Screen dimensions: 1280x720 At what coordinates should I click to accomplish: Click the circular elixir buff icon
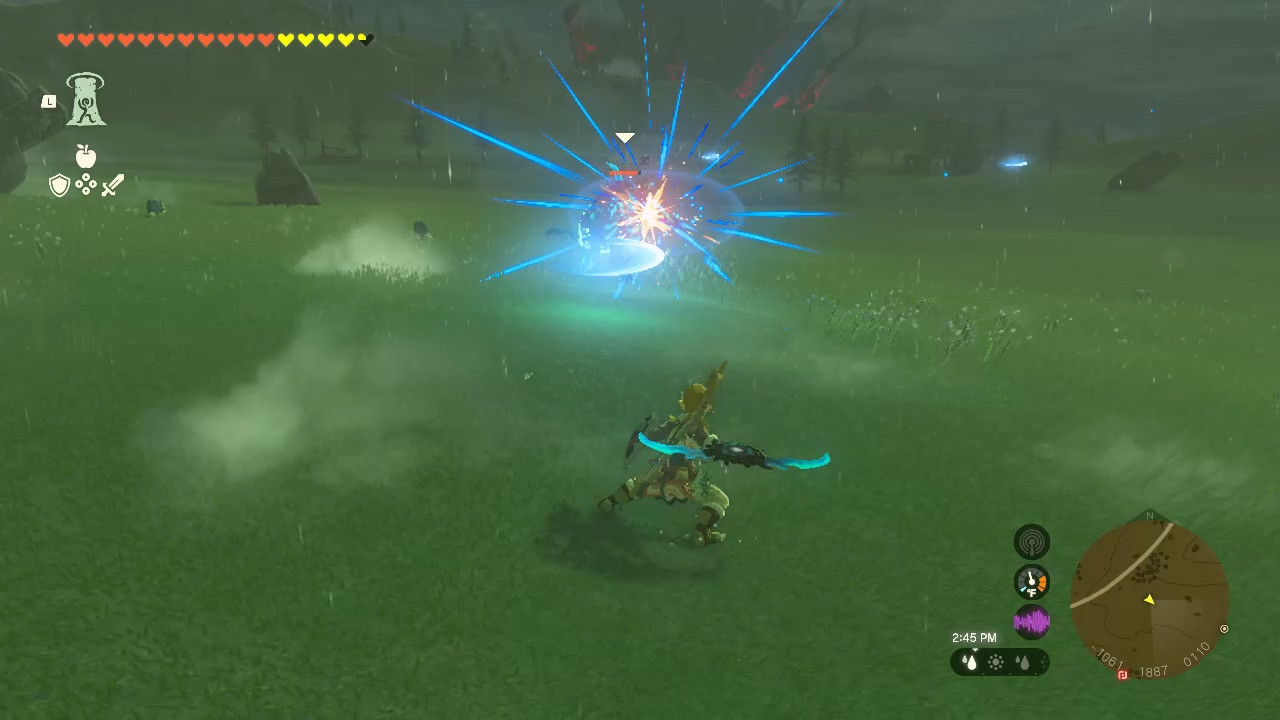tap(86, 184)
